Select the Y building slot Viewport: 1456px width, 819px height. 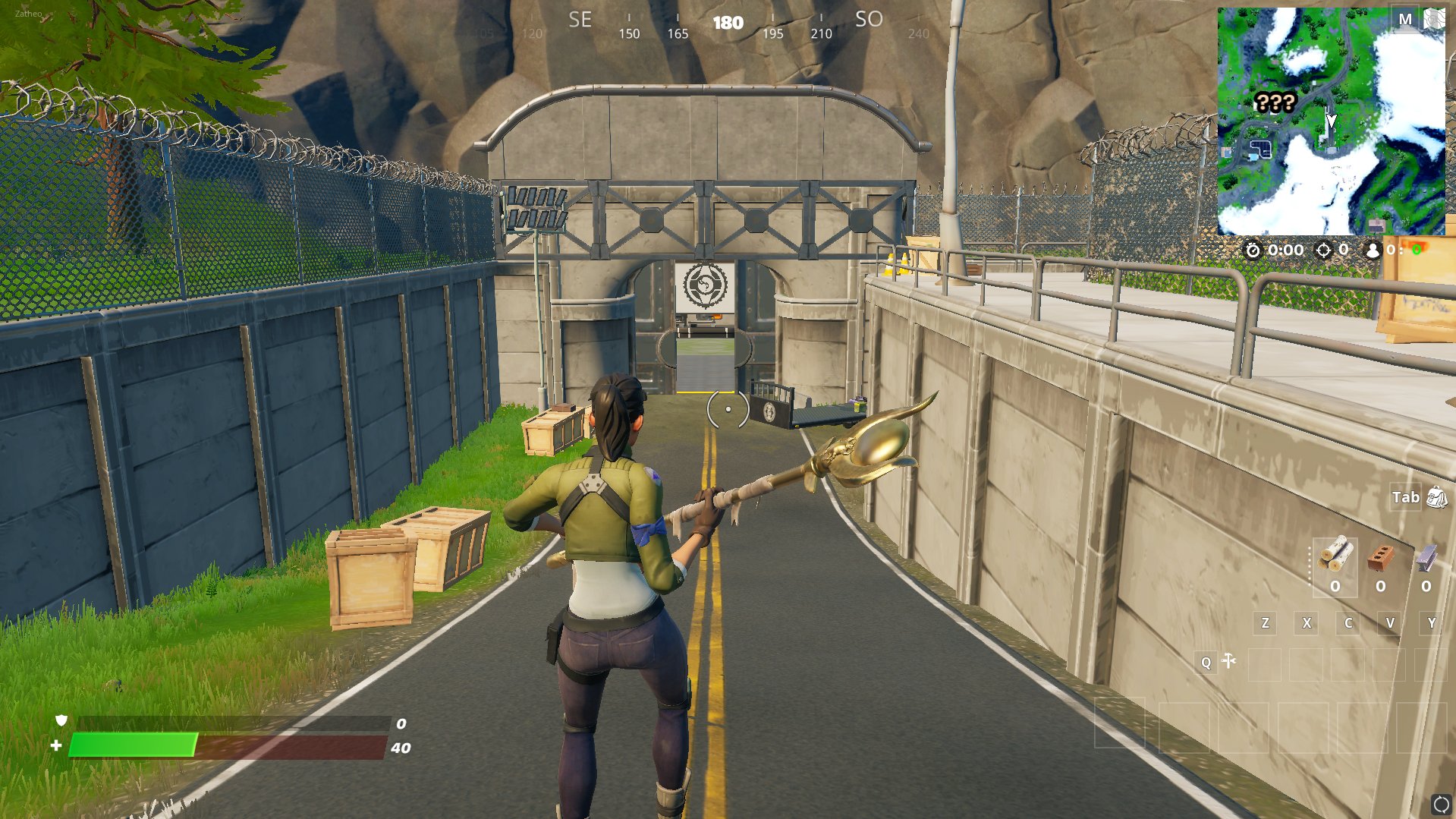pyautogui.click(x=1431, y=622)
